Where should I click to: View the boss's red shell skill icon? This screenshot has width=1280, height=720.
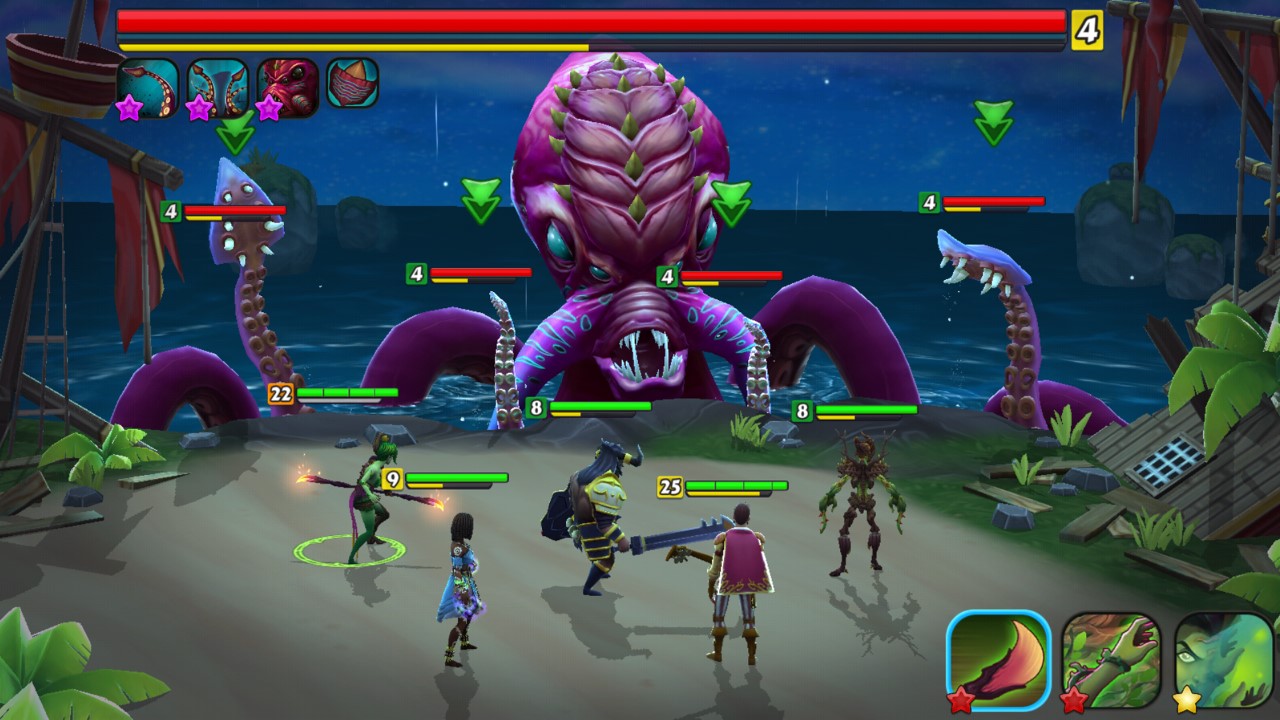(x=352, y=83)
